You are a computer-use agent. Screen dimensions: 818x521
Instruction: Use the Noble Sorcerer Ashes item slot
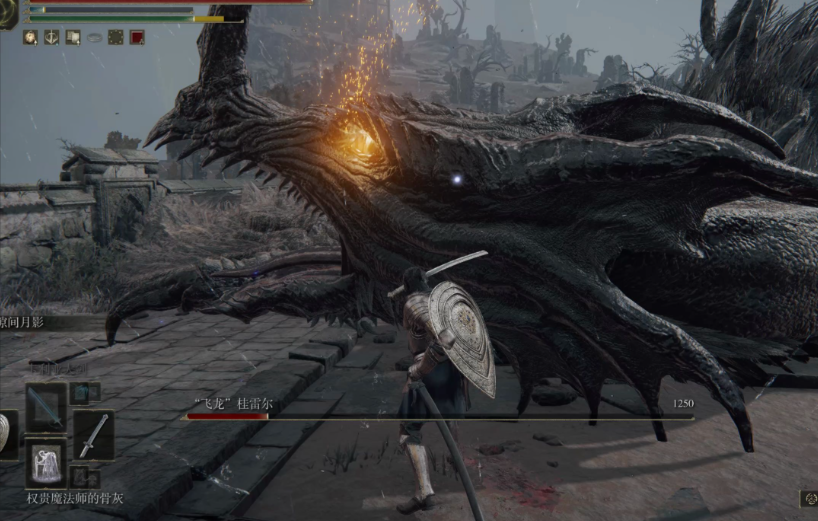tap(46, 462)
